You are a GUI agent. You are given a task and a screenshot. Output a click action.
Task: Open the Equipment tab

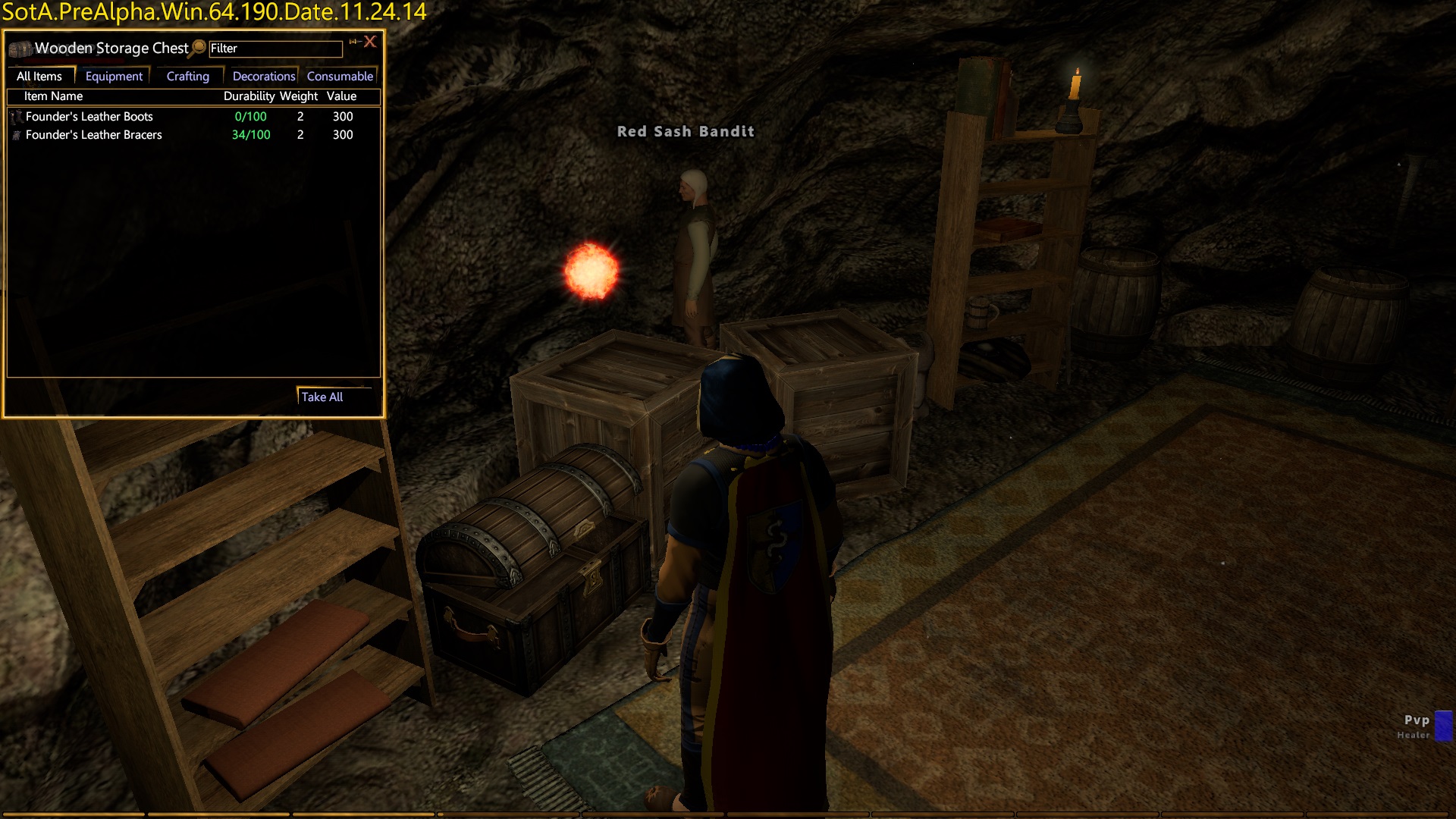coord(114,77)
